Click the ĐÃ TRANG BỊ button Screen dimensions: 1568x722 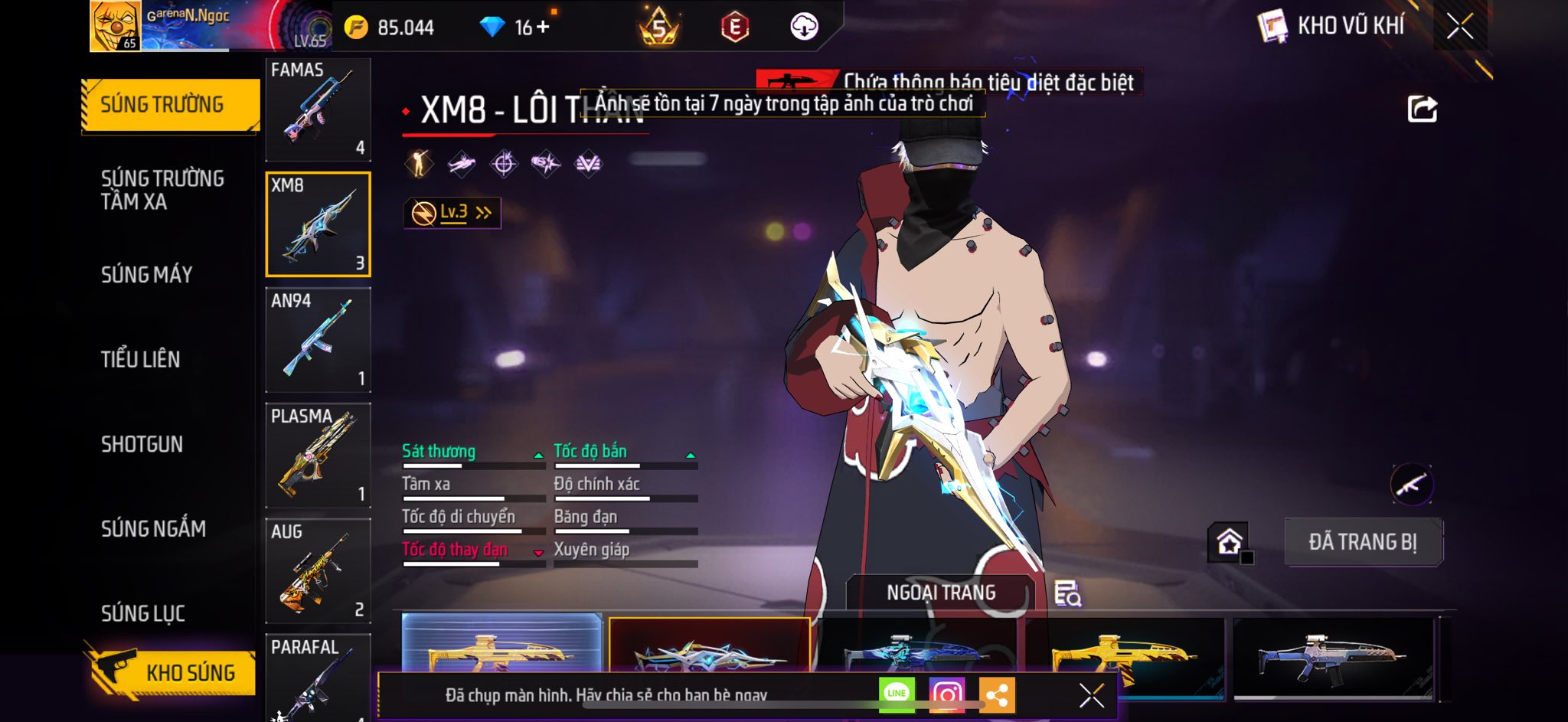[1363, 542]
